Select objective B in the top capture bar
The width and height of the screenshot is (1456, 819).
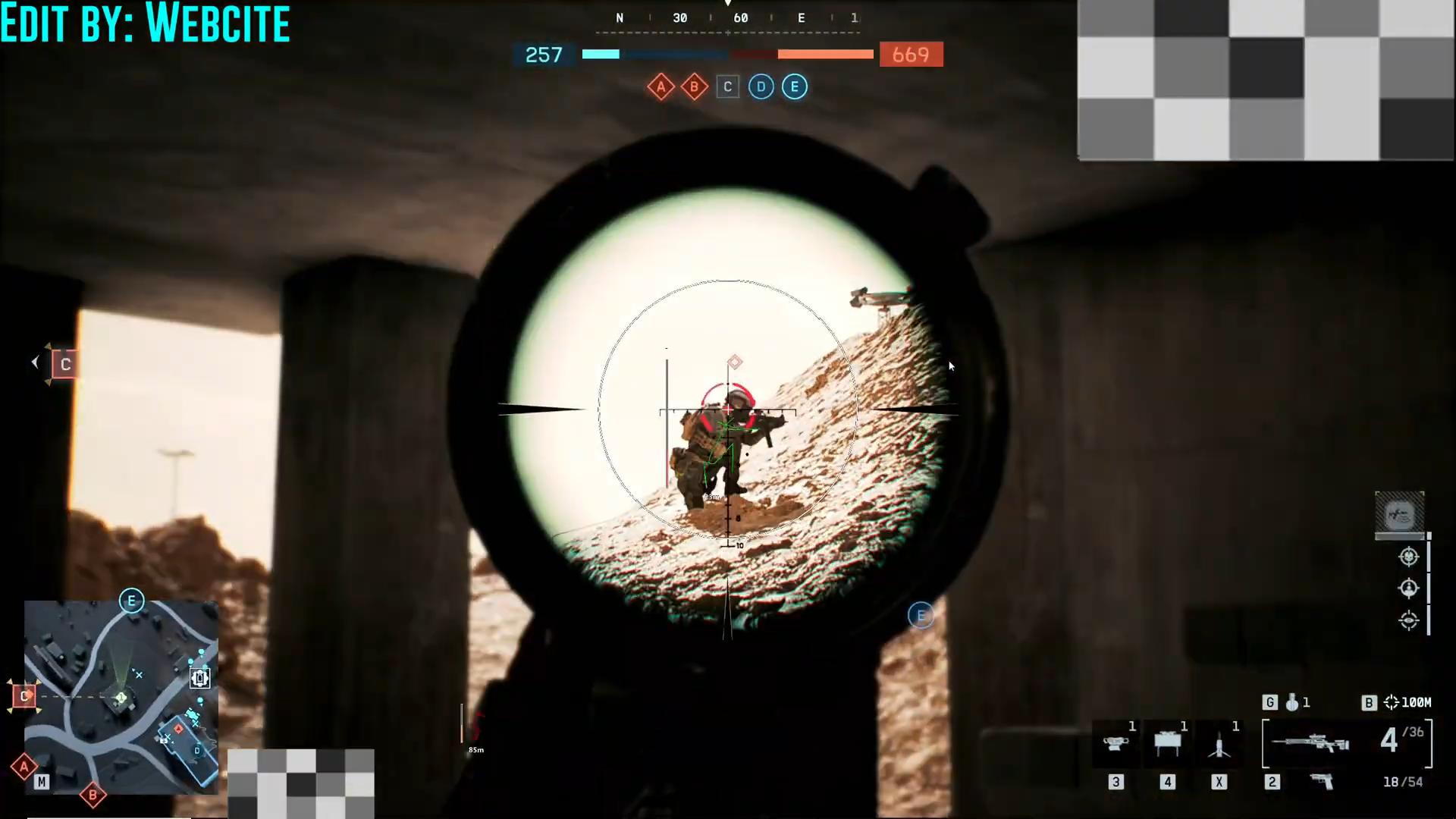(x=694, y=87)
